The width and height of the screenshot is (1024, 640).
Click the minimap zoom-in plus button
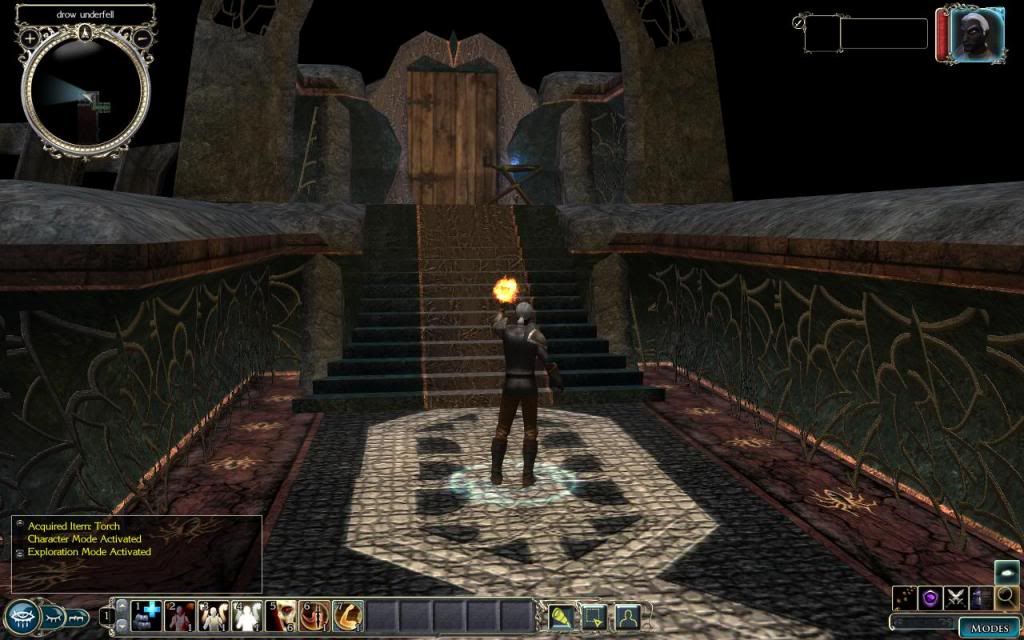pos(31,38)
